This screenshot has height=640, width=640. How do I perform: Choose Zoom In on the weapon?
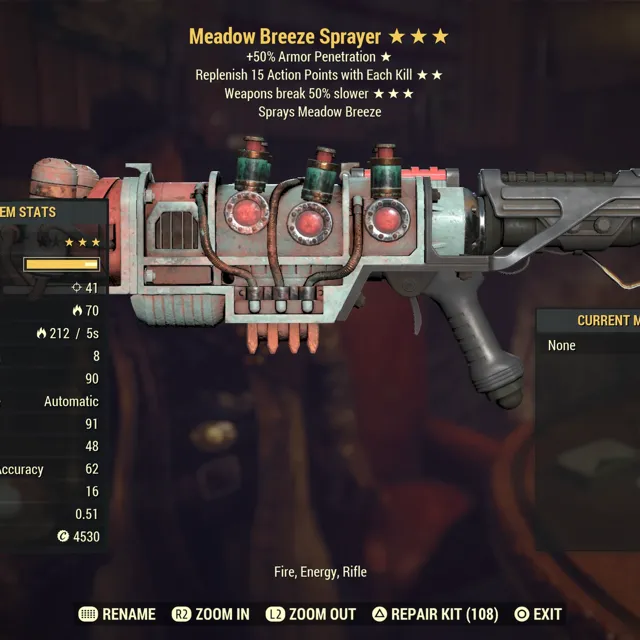coord(211,614)
